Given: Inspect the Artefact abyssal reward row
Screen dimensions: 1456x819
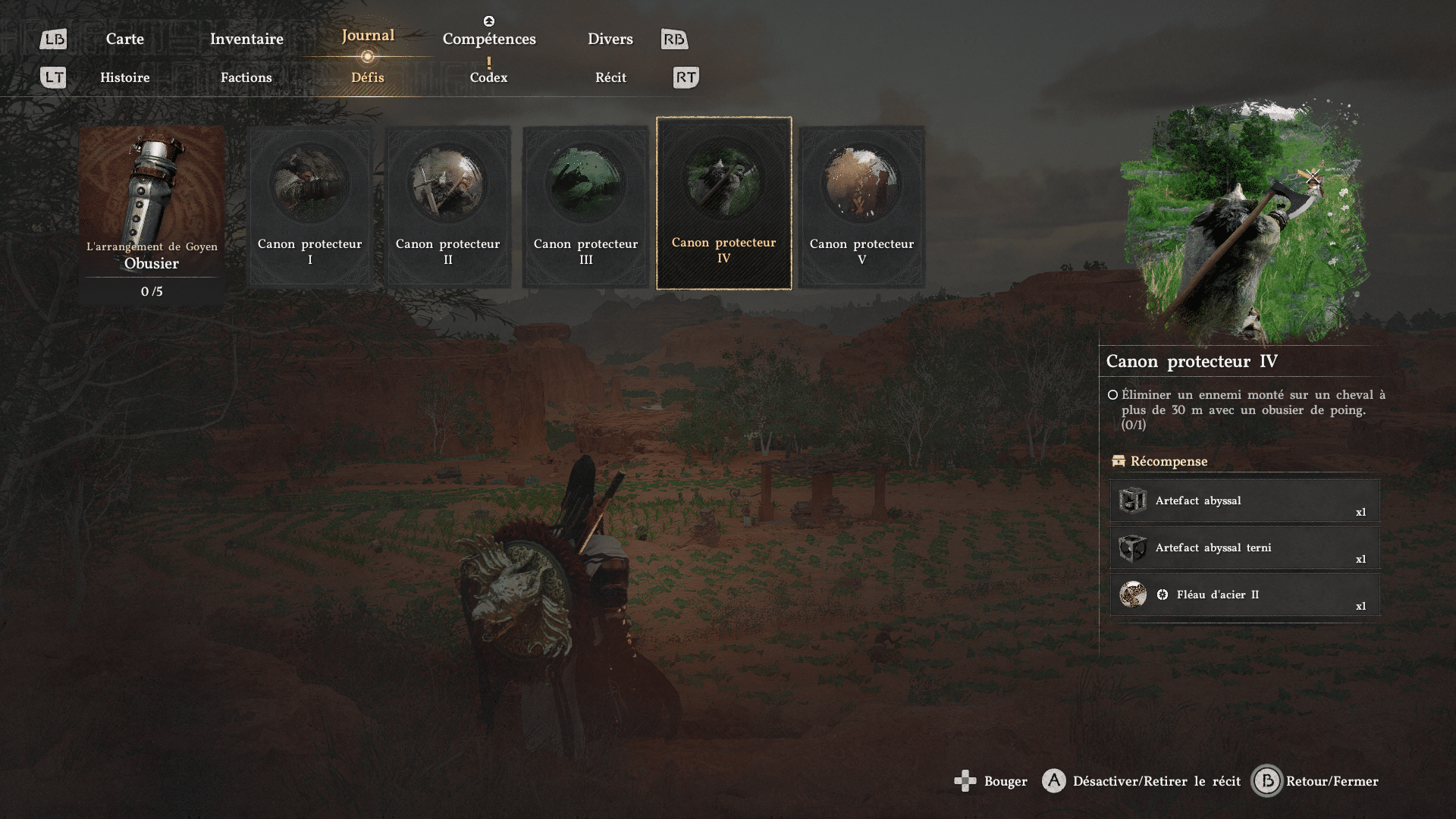Looking at the screenshot, I should tap(1244, 501).
